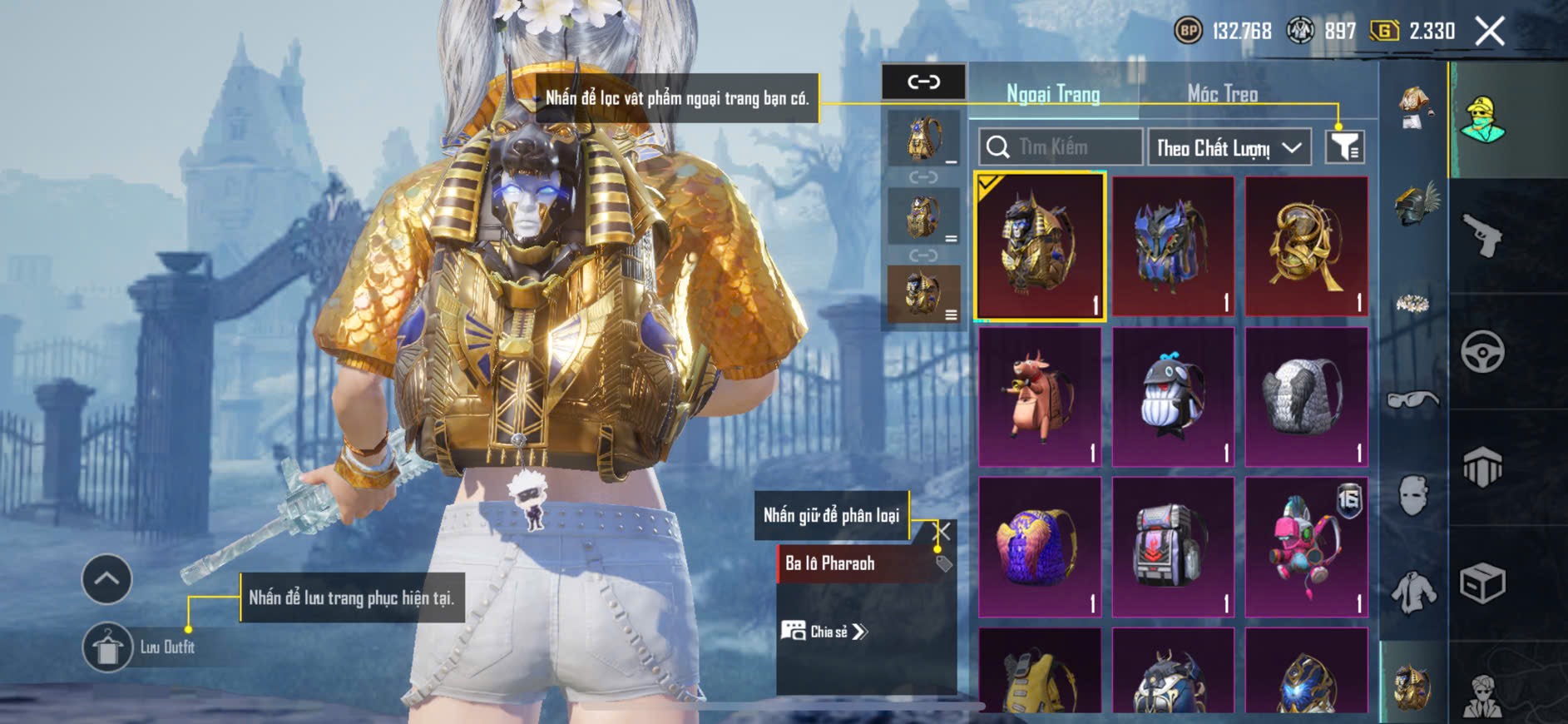Open the firearm skins category
This screenshot has height=724, width=1568.
pyautogui.click(x=1482, y=236)
